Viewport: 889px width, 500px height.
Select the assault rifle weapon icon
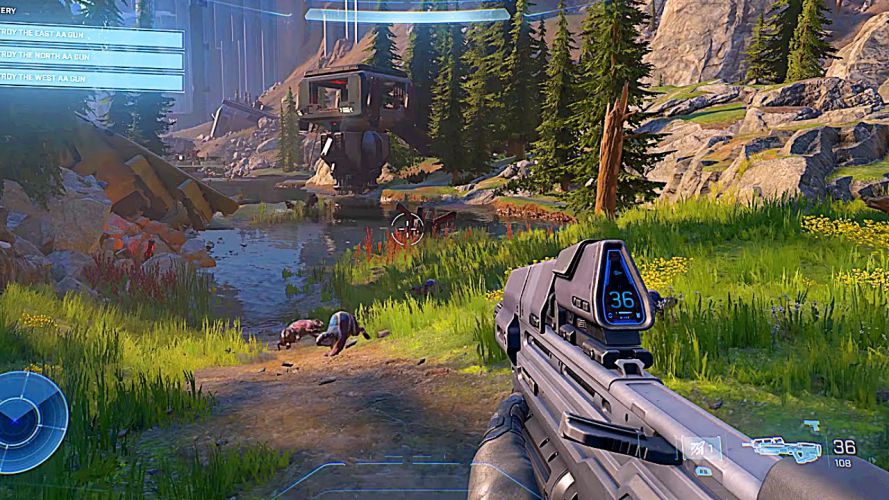[787, 449]
